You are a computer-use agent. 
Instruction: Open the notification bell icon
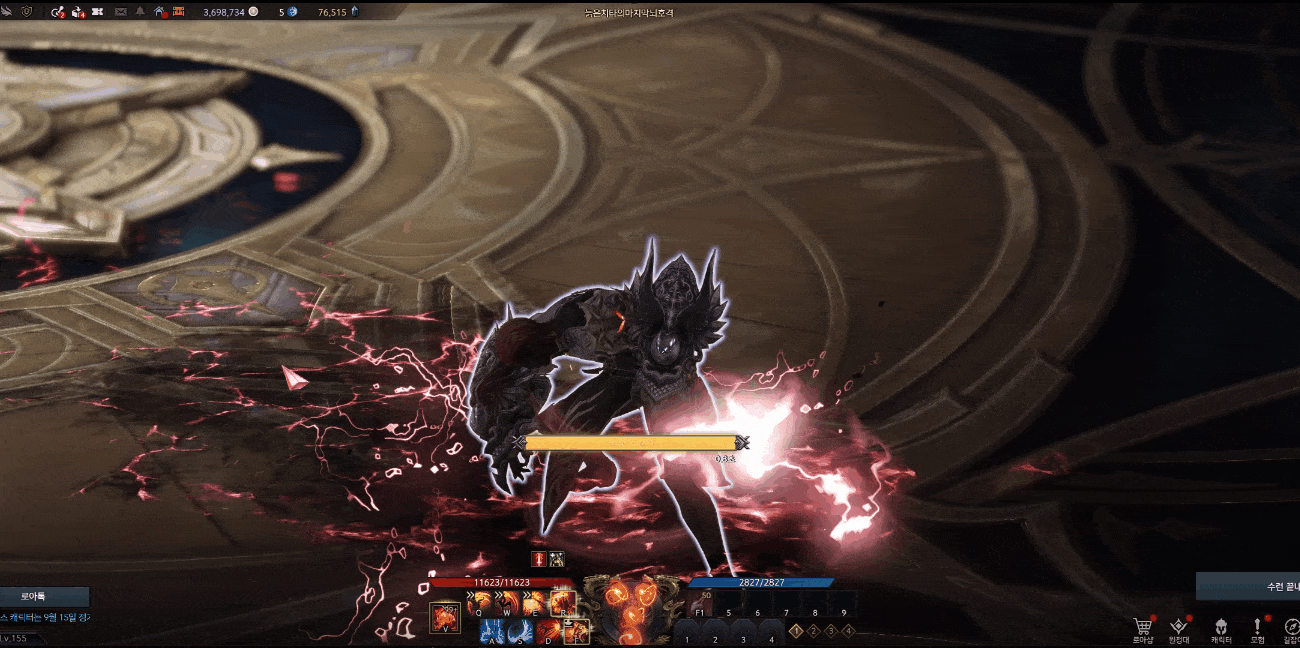140,12
